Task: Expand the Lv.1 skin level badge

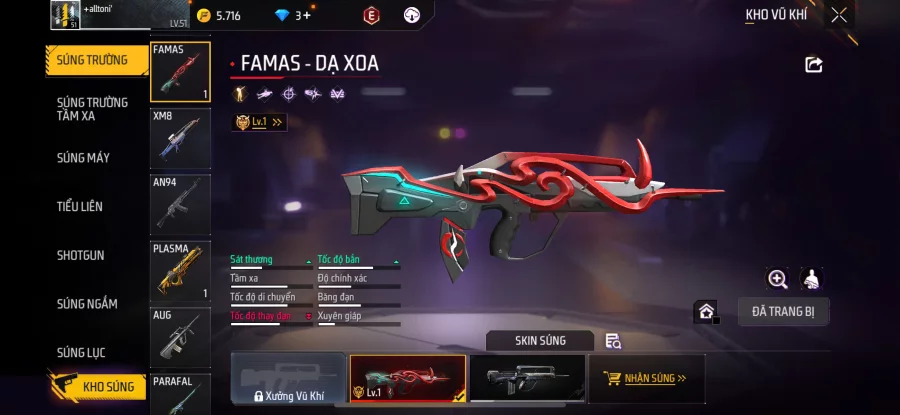Action: [259, 122]
